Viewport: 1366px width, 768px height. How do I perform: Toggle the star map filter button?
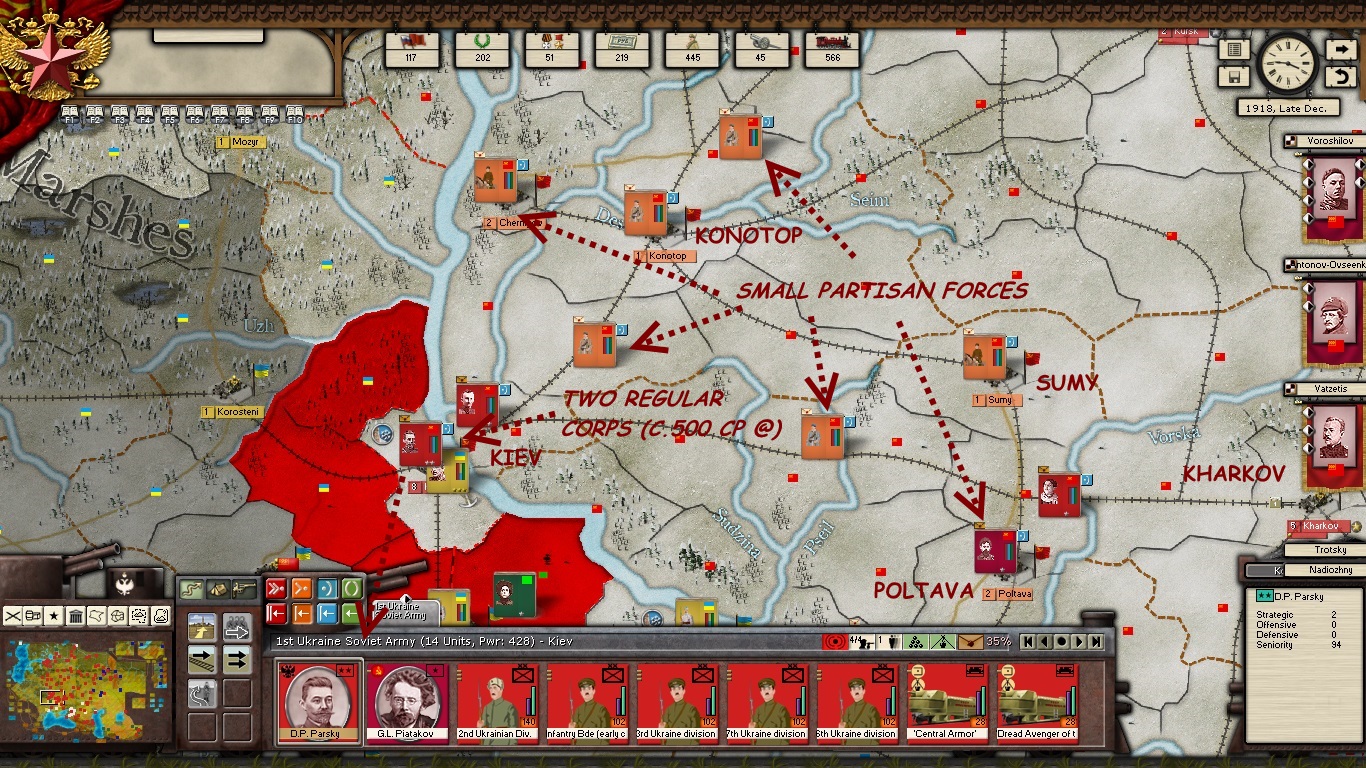[54, 616]
